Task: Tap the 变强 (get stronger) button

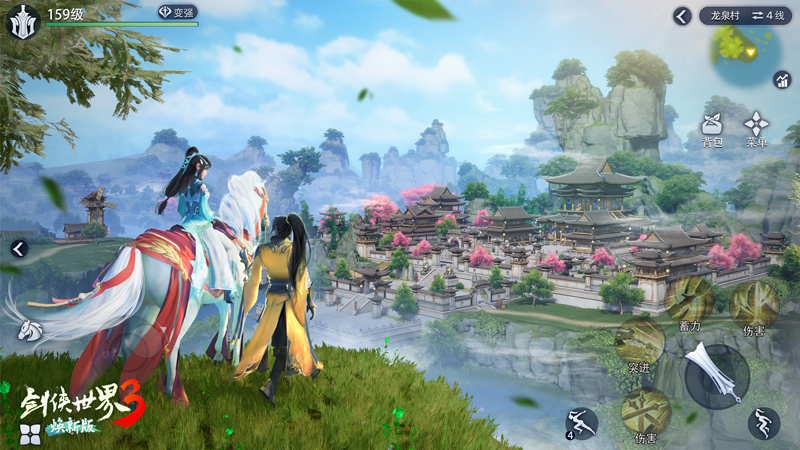Action: point(177,12)
